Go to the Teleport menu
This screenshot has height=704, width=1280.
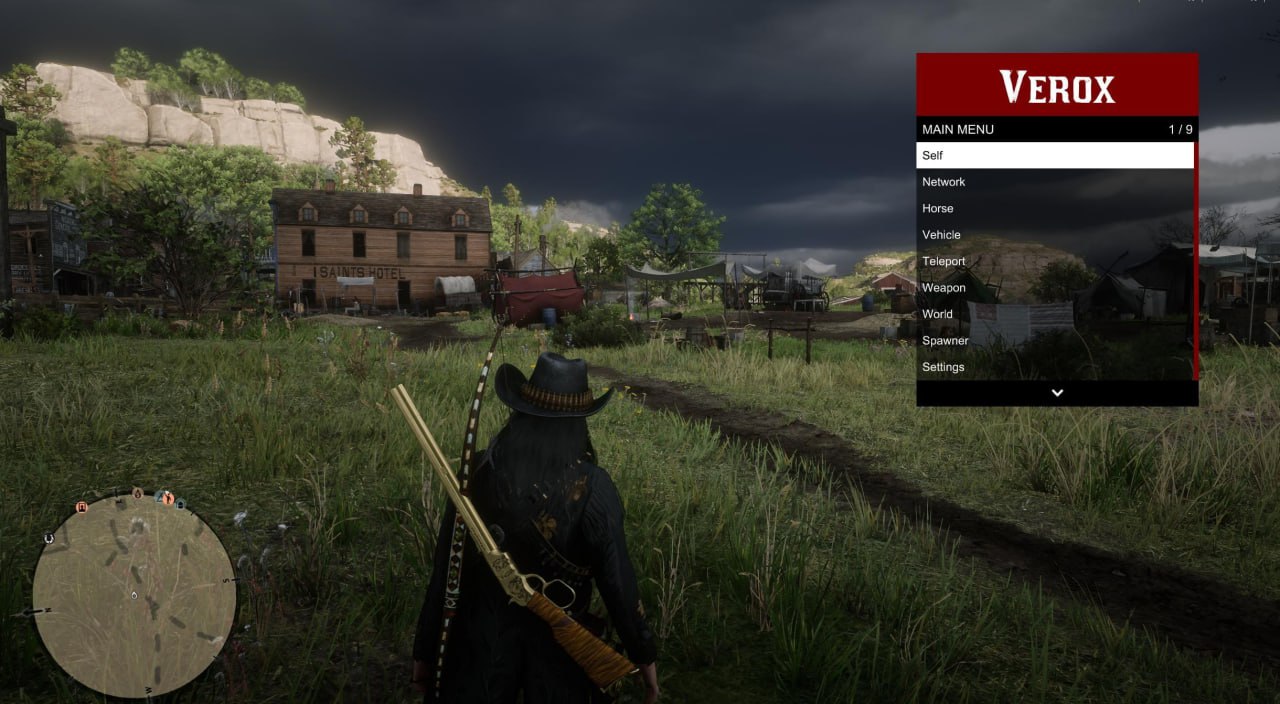(1055, 261)
